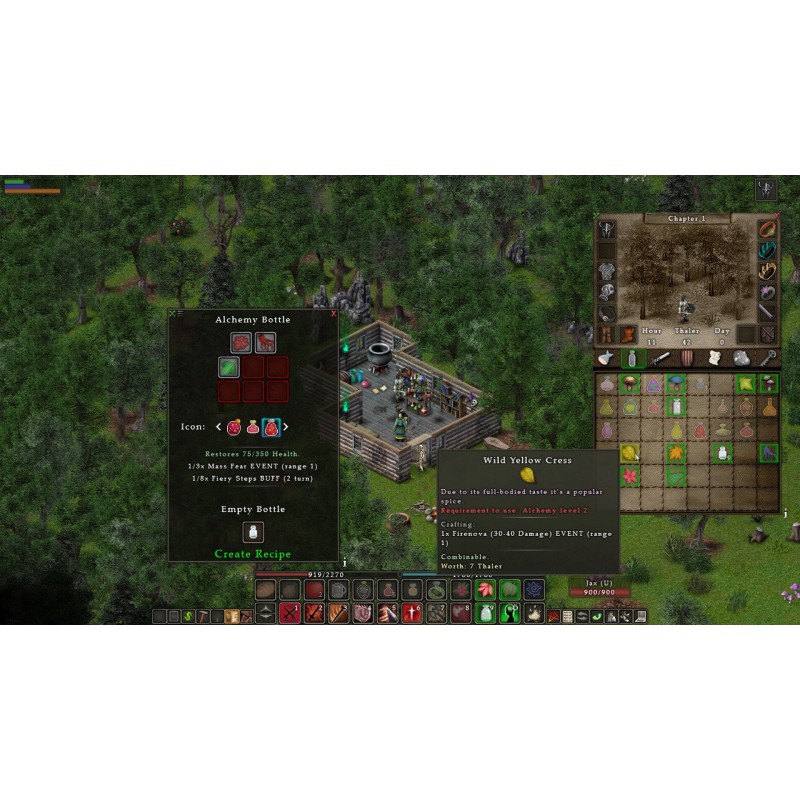The width and height of the screenshot is (800, 800).
Task: Pick the orange maple leaf item
Action: (676, 453)
